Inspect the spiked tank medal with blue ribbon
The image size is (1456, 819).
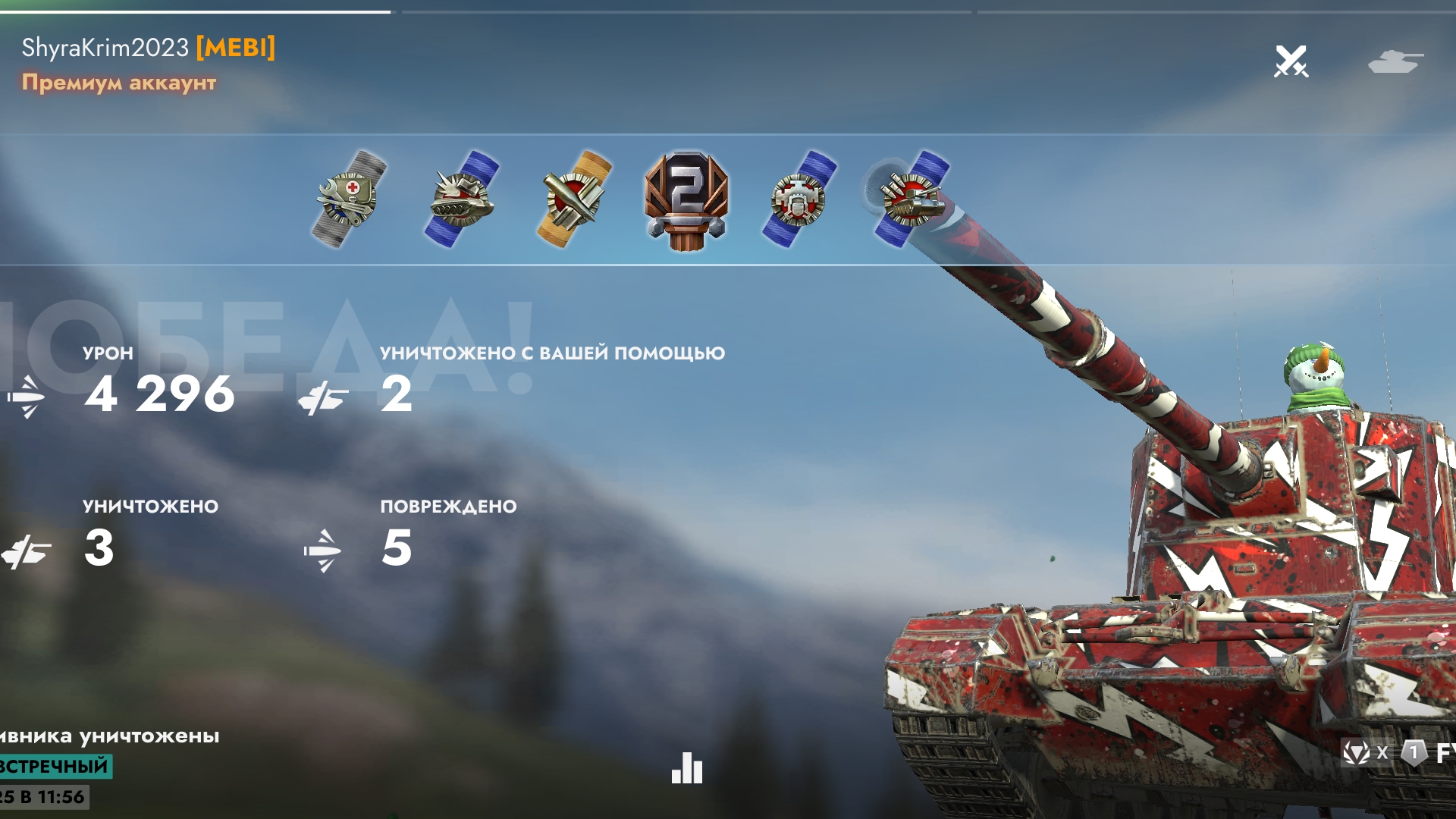pyautogui.click(x=460, y=199)
